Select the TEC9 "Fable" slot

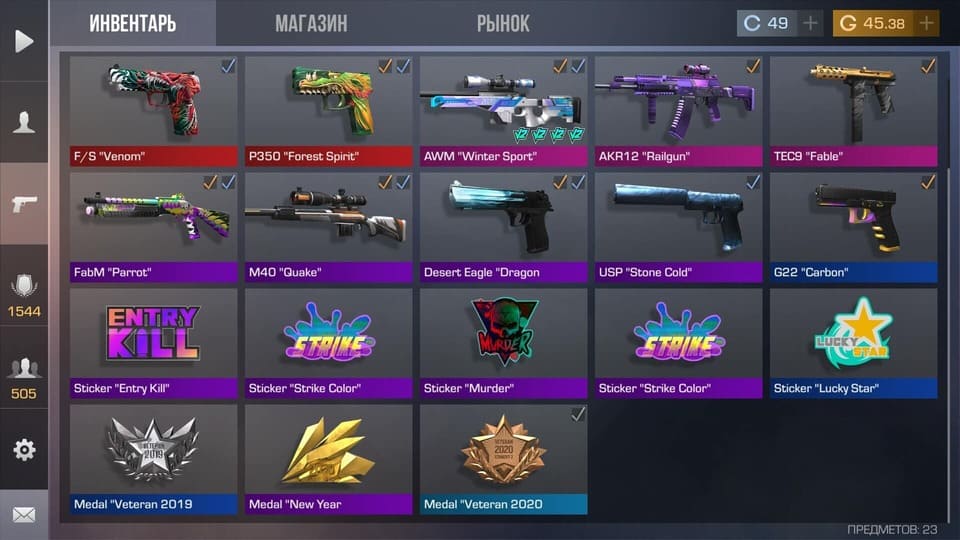pyautogui.click(x=853, y=110)
